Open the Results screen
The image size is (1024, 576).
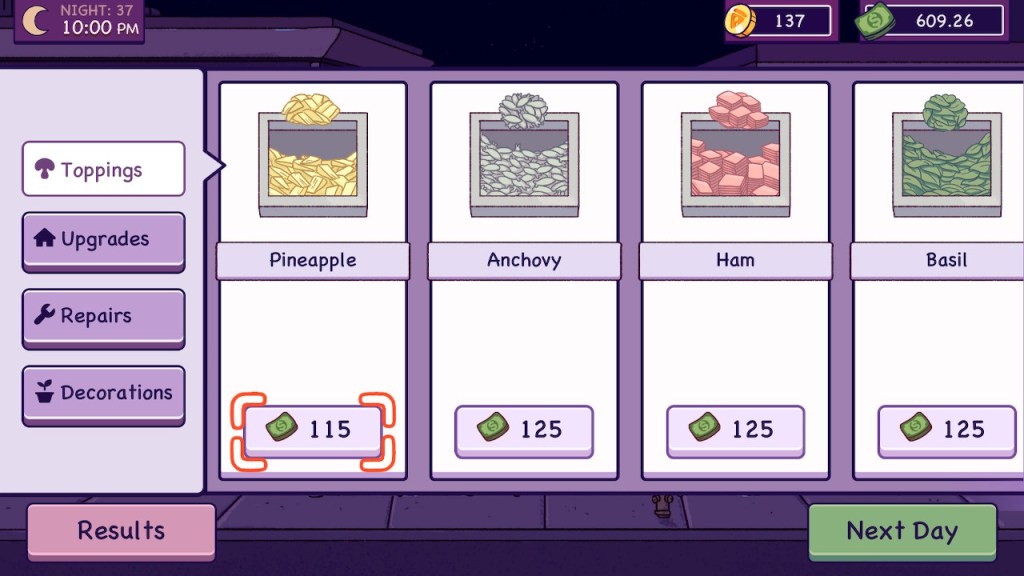tap(121, 530)
